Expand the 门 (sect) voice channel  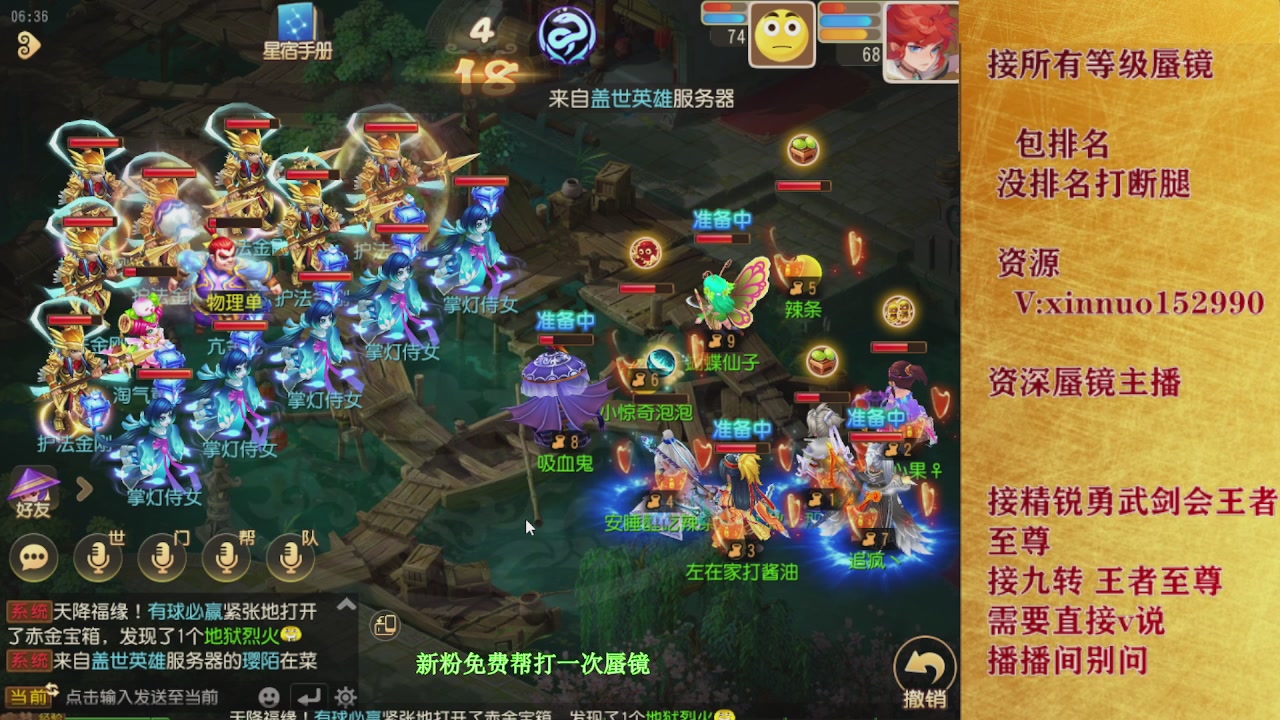coord(162,556)
